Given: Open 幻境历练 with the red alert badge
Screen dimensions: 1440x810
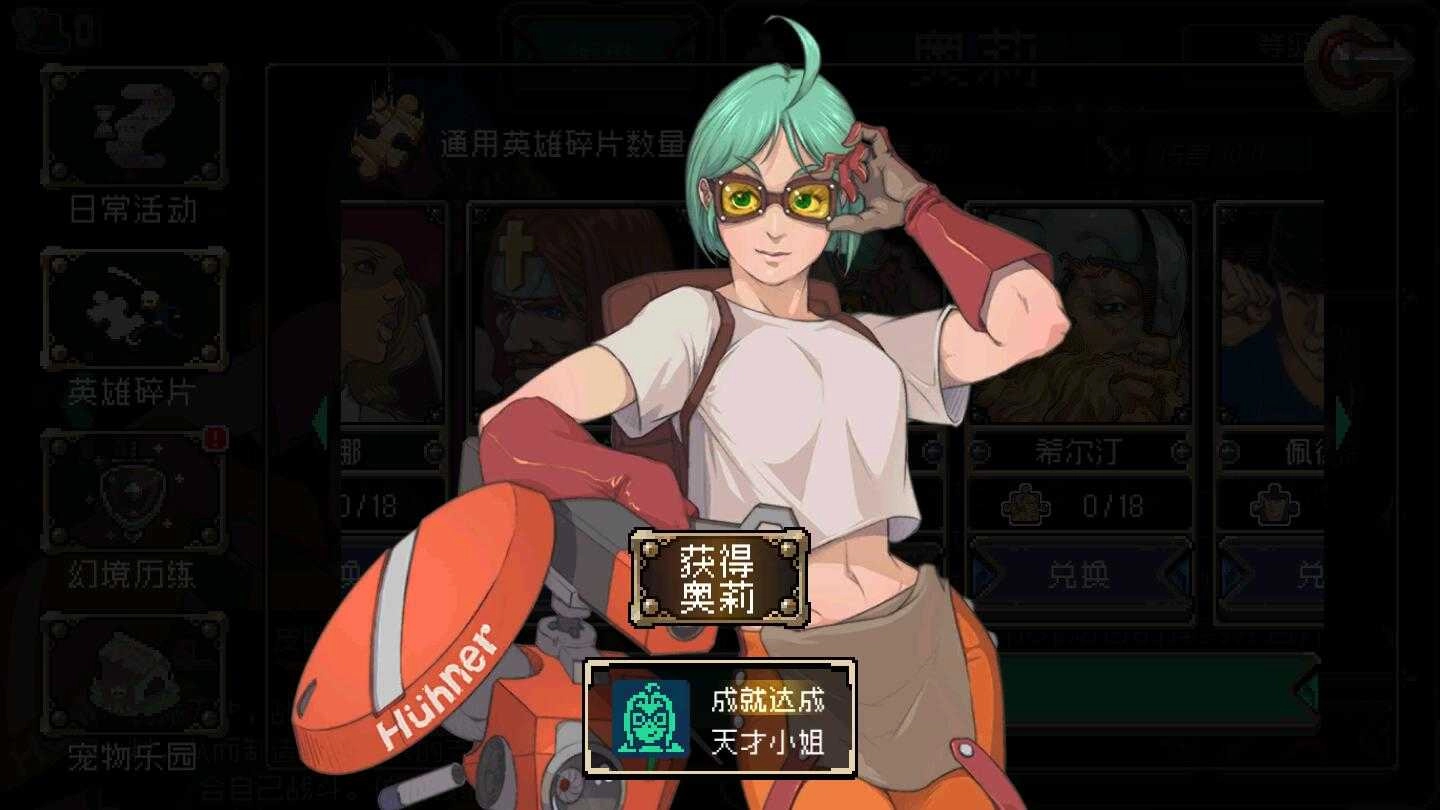Looking at the screenshot, I should 134,490.
